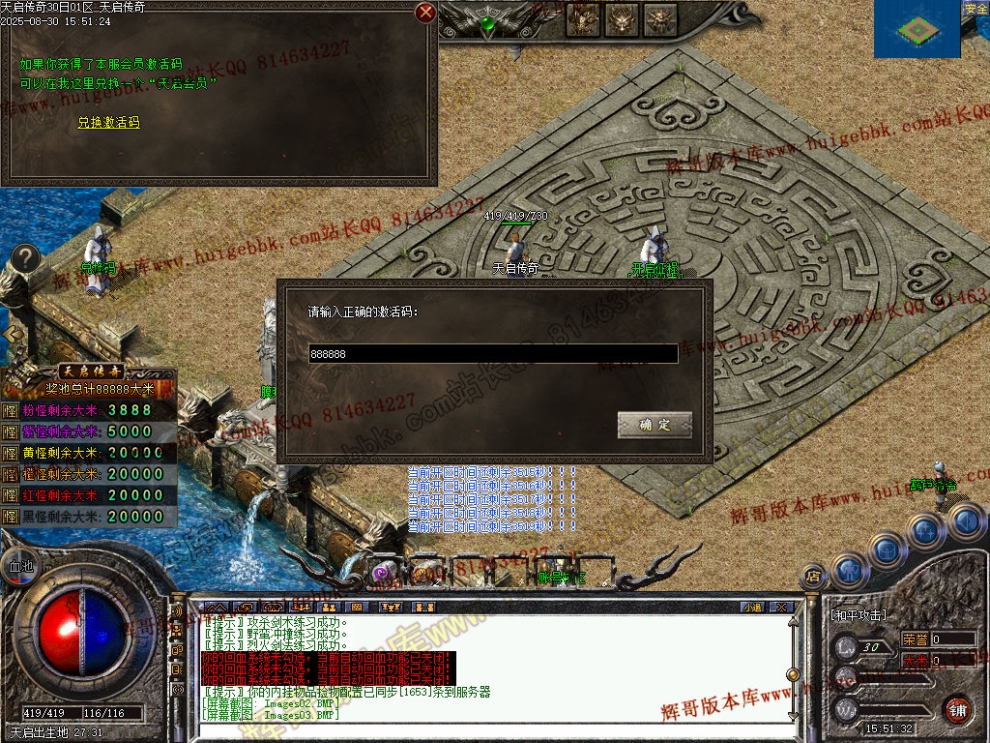Select the first creature-head icon at top

583,18
